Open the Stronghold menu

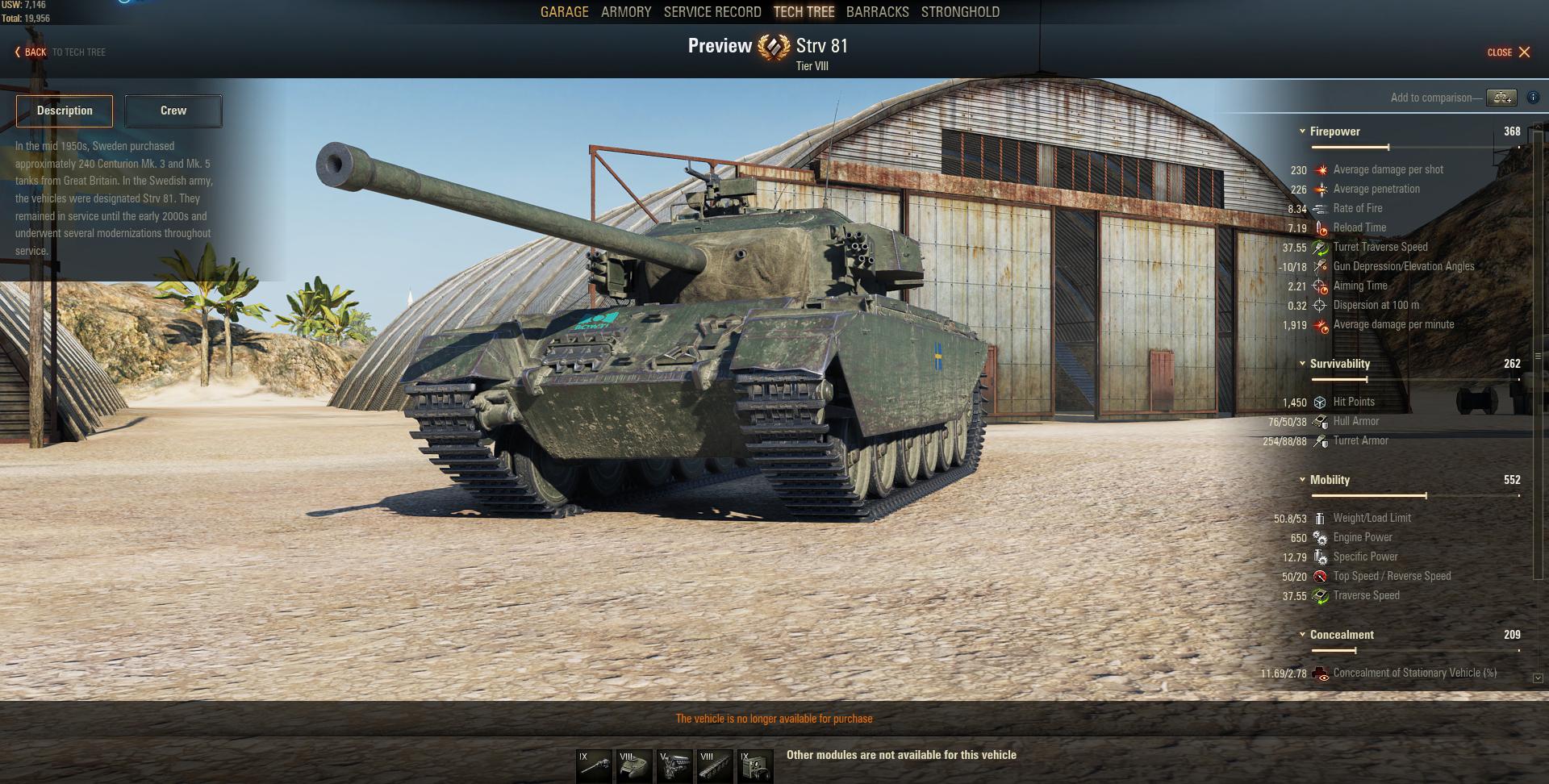tap(960, 12)
